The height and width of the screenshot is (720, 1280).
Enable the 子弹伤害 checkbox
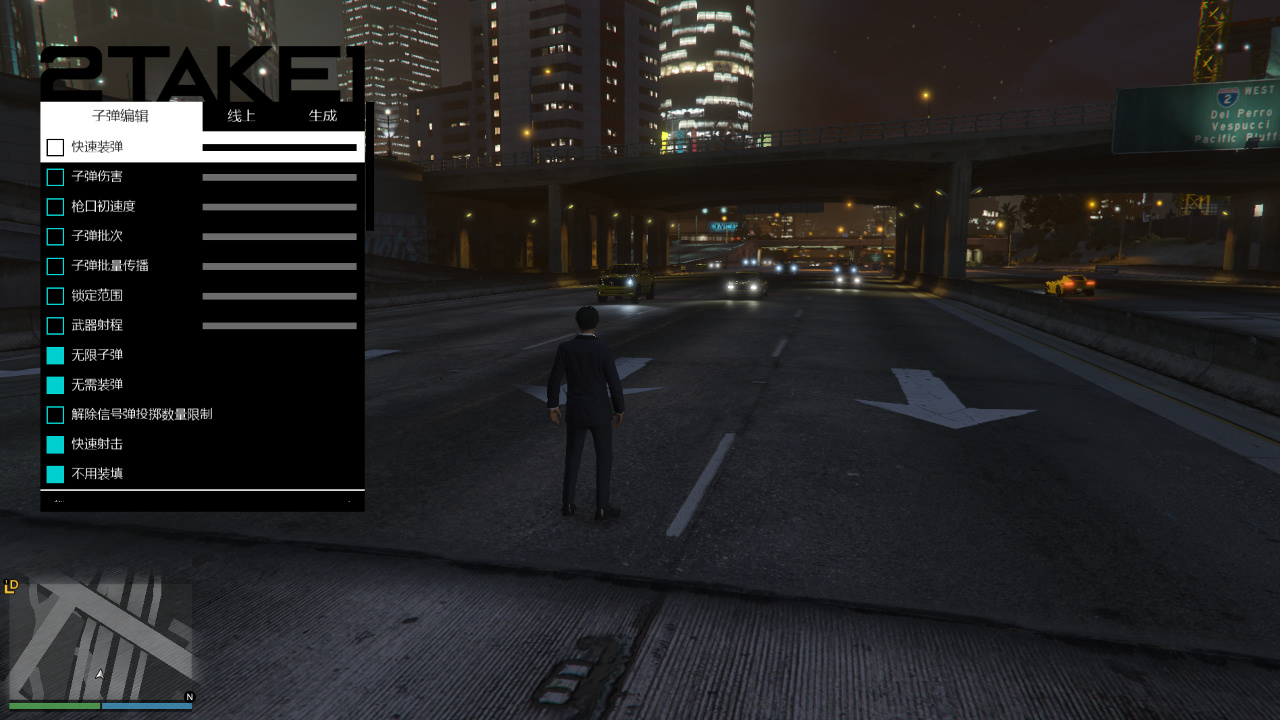coord(55,177)
